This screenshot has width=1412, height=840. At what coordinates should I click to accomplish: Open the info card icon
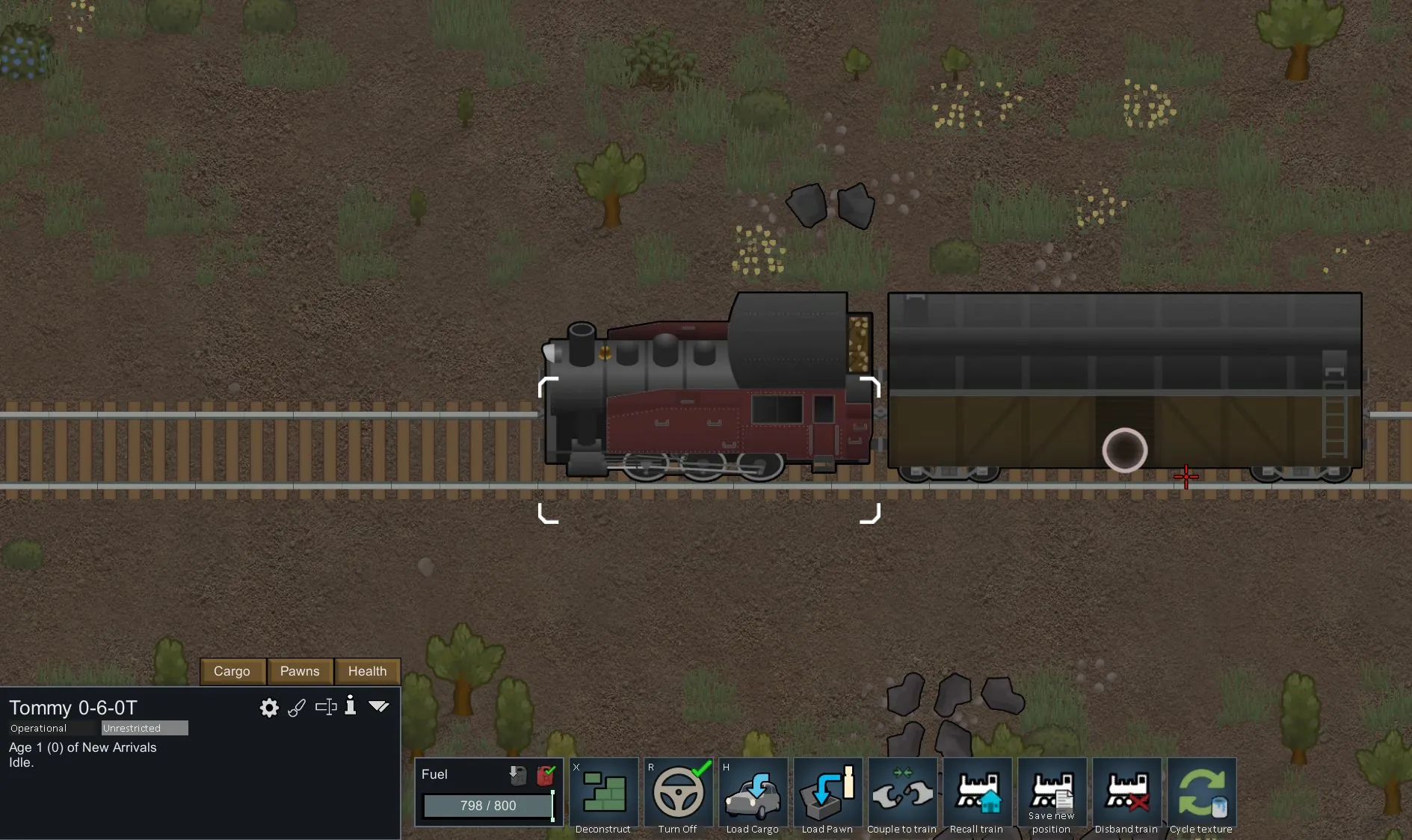(x=351, y=706)
